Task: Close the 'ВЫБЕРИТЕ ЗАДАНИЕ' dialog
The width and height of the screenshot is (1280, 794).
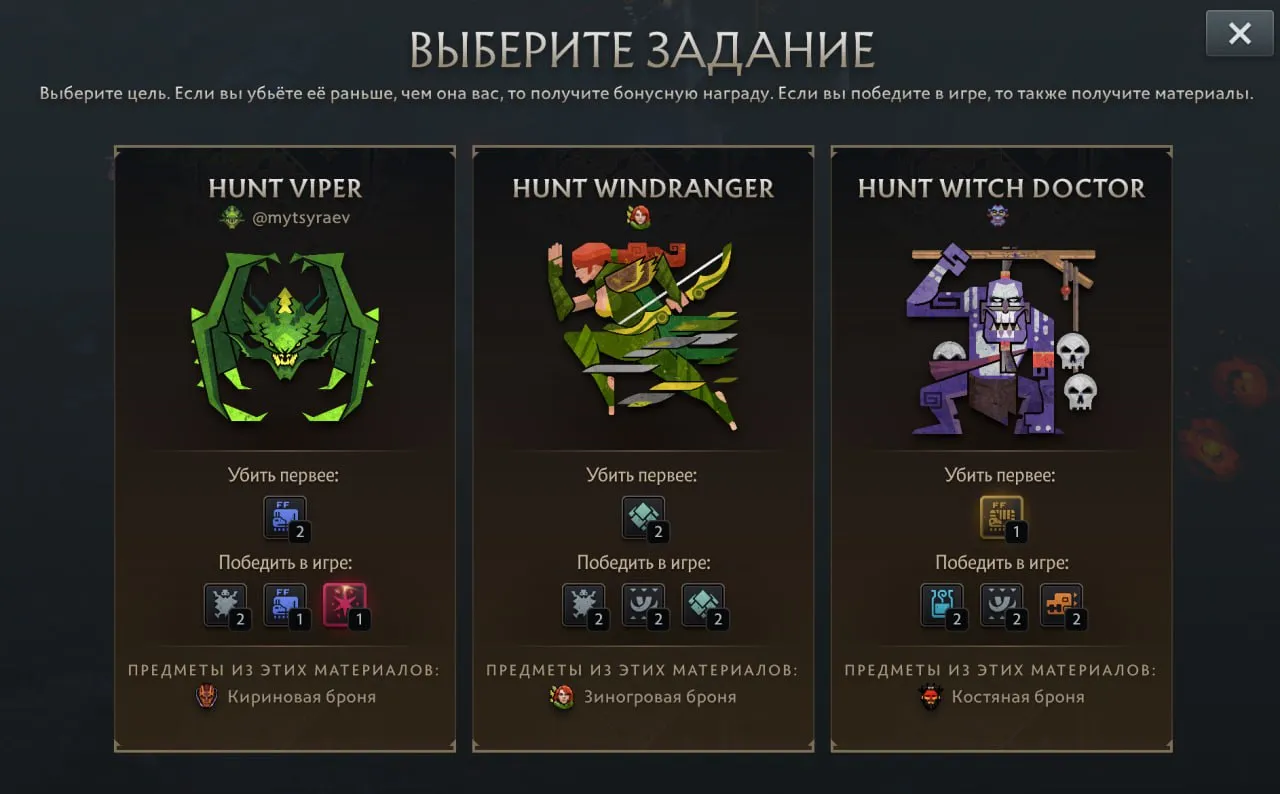Action: click(x=1239, y=33)
